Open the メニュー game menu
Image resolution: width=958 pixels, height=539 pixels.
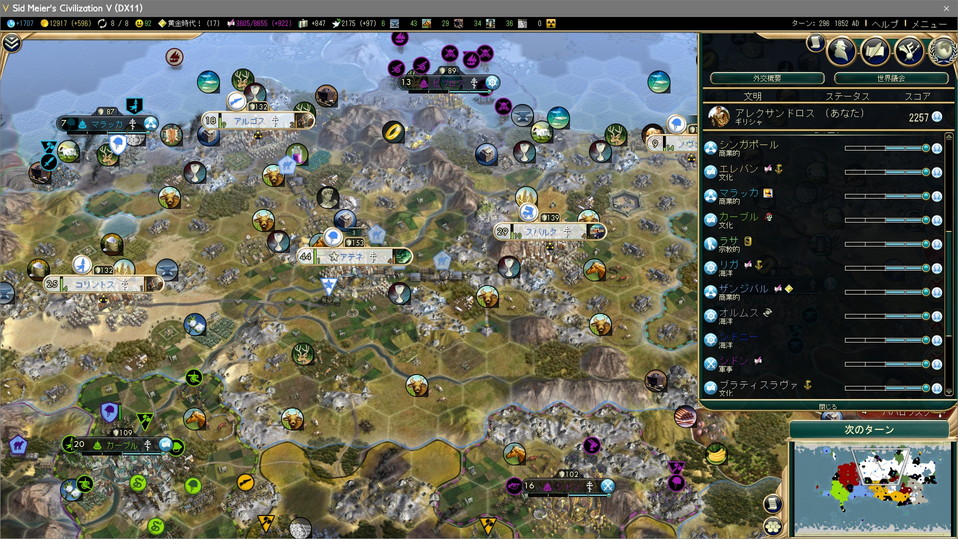point(928,23)
